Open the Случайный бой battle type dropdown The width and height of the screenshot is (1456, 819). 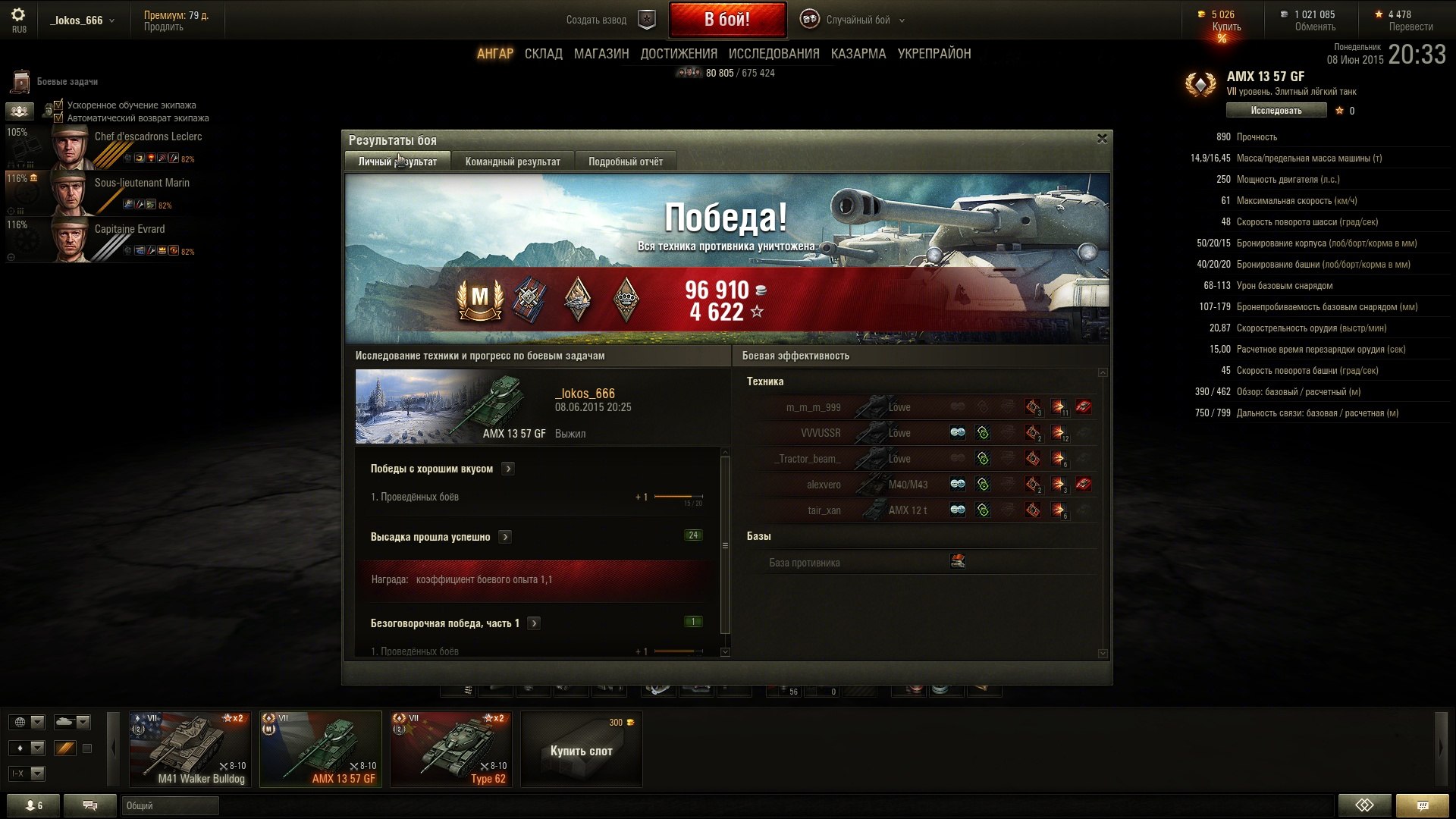pyautogui.click(x=857, y=20)
